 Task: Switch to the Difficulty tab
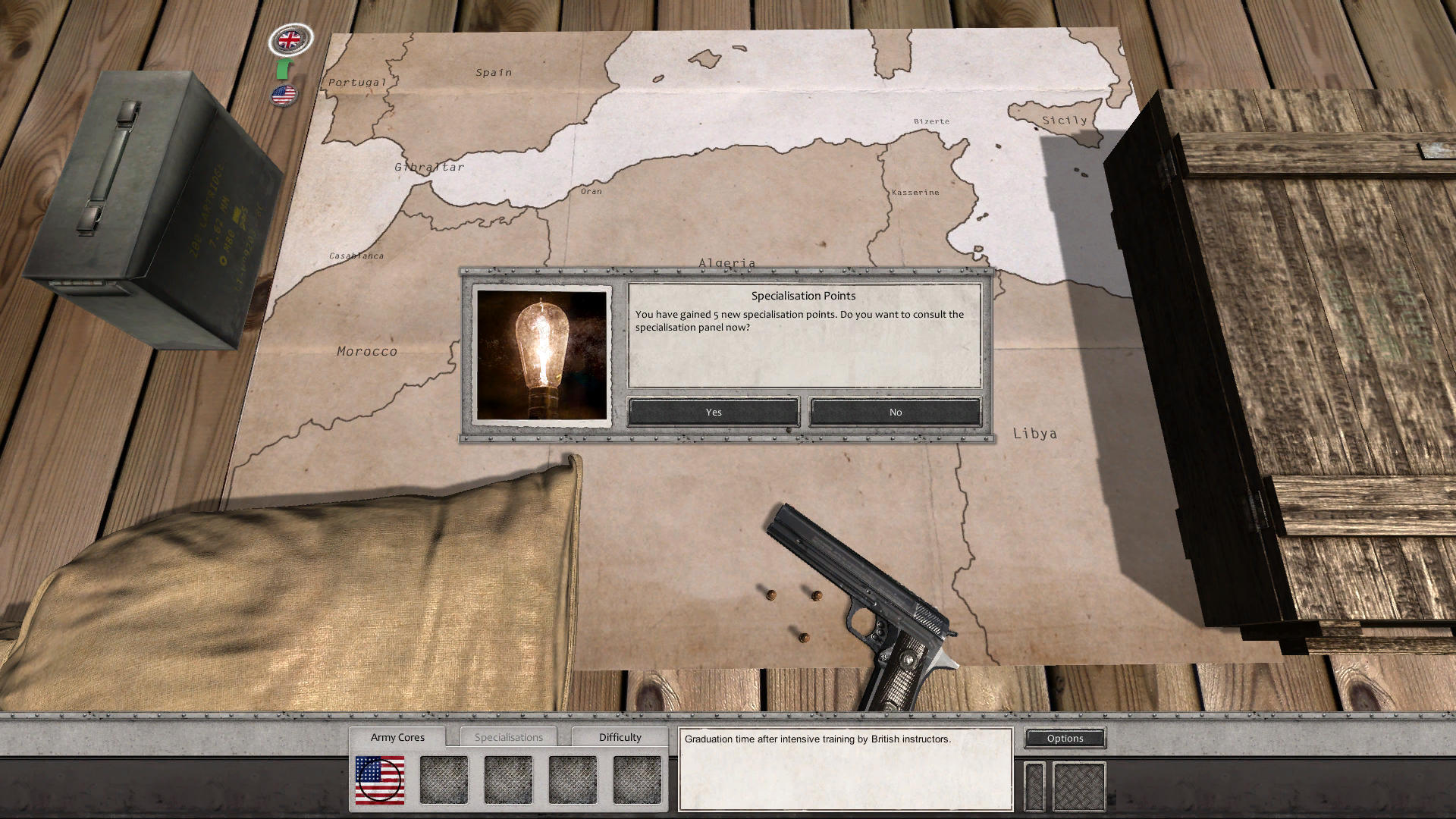pyautogui.click(x=620, y=736)
